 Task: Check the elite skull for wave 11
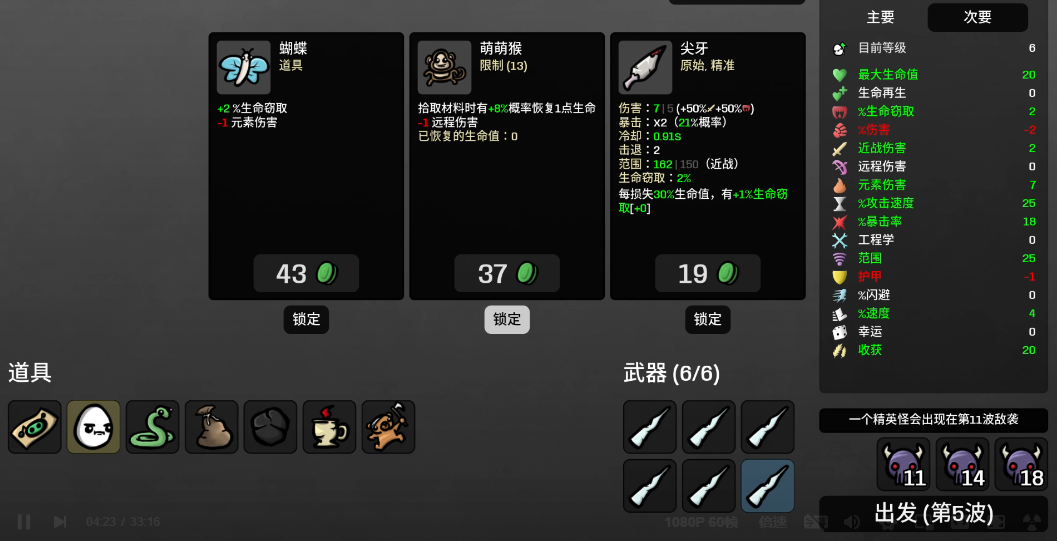pos(903,464)
